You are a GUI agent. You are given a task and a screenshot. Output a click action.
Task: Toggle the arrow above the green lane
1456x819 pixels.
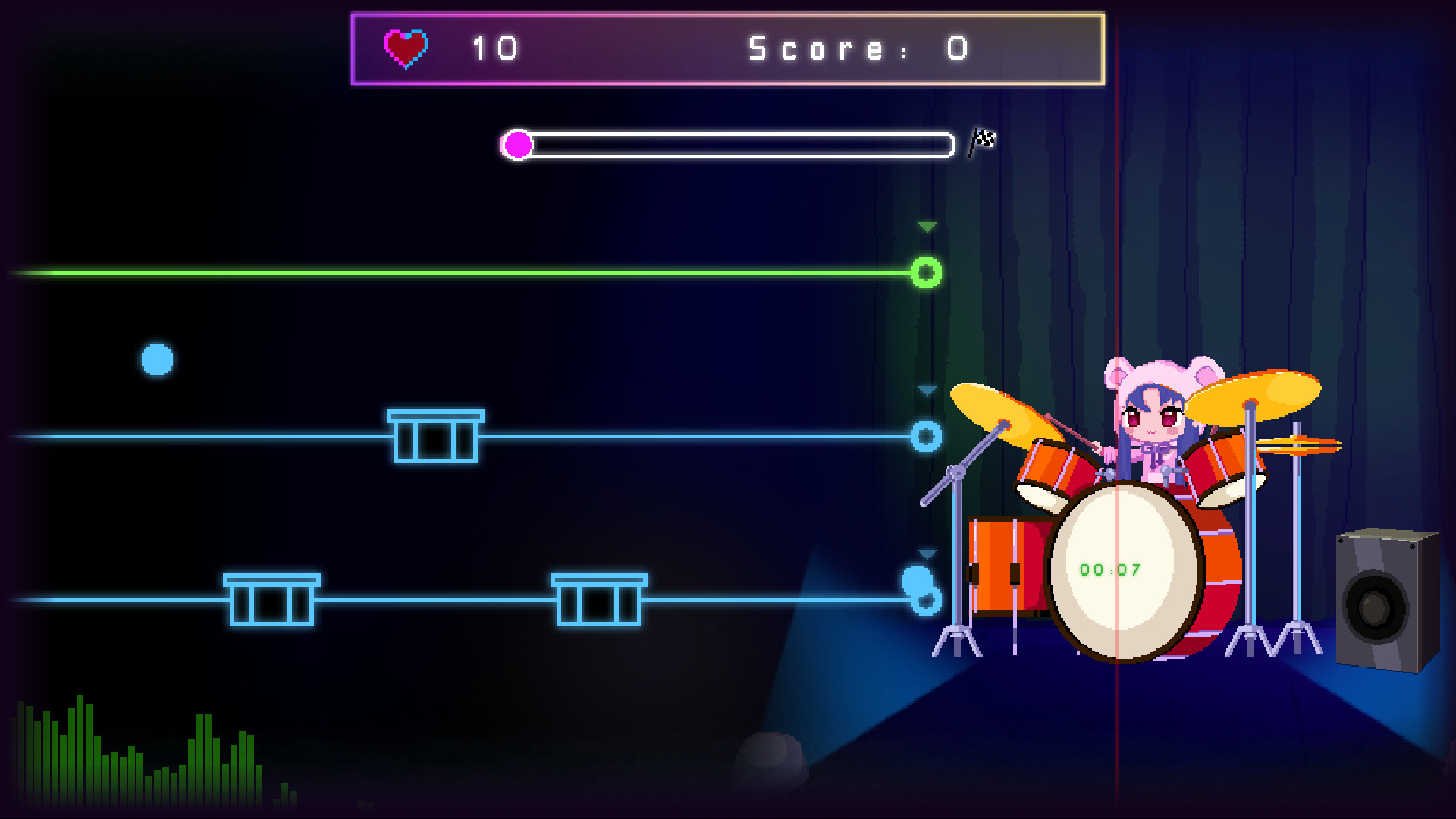tap(926, 224)
